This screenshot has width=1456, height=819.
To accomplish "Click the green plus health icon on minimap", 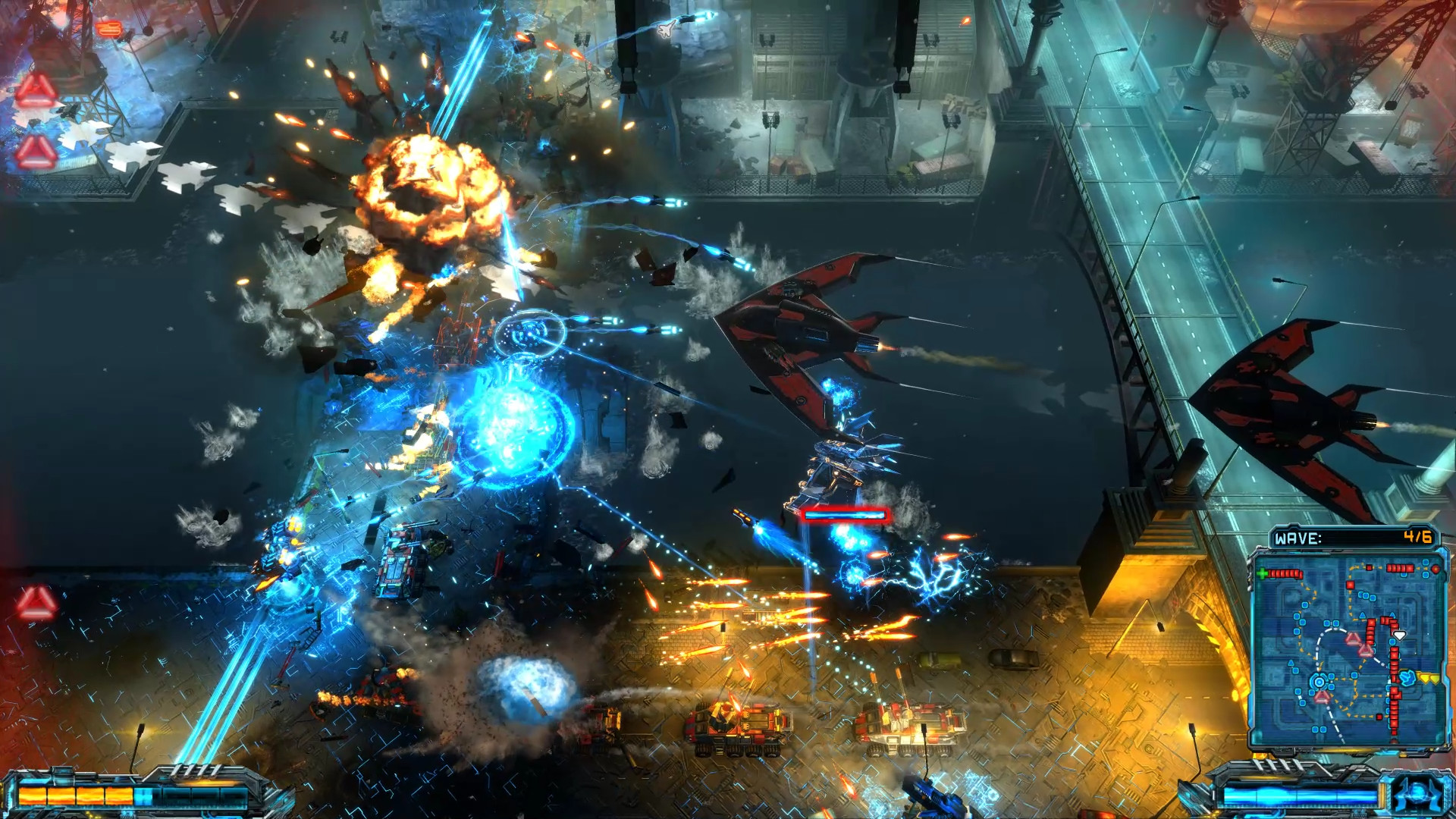I will [1263, 574].
